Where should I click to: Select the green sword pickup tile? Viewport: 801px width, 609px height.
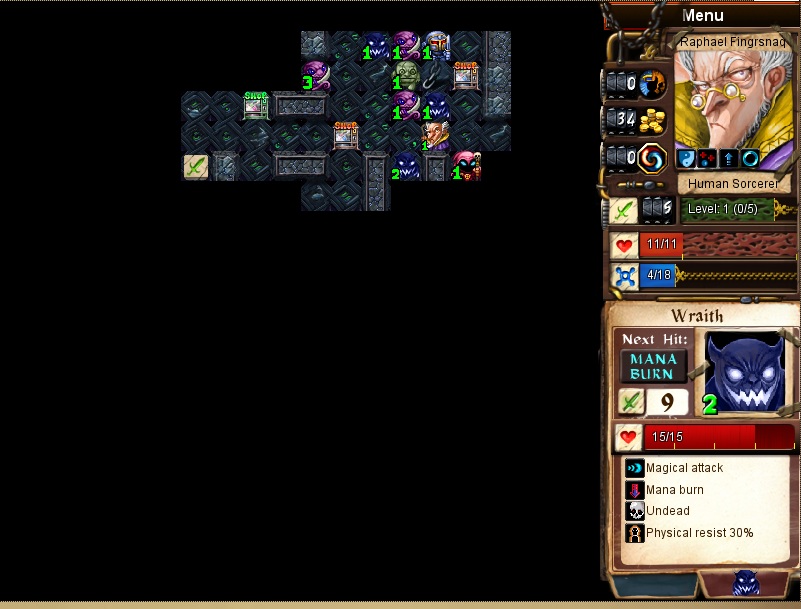pyautogui.click(x=196, y=166)
